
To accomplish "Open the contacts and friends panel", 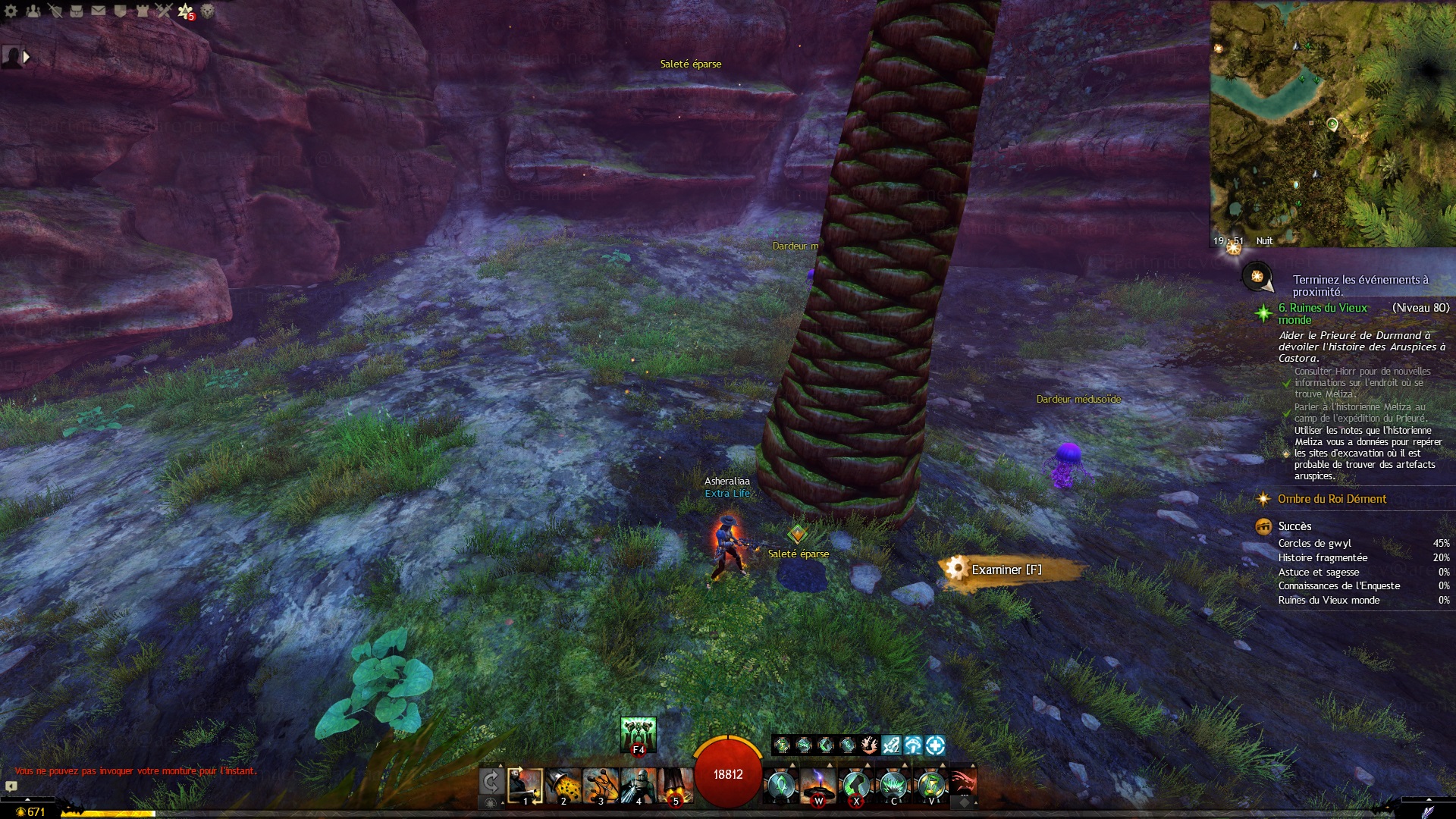I will click(33, 11).
